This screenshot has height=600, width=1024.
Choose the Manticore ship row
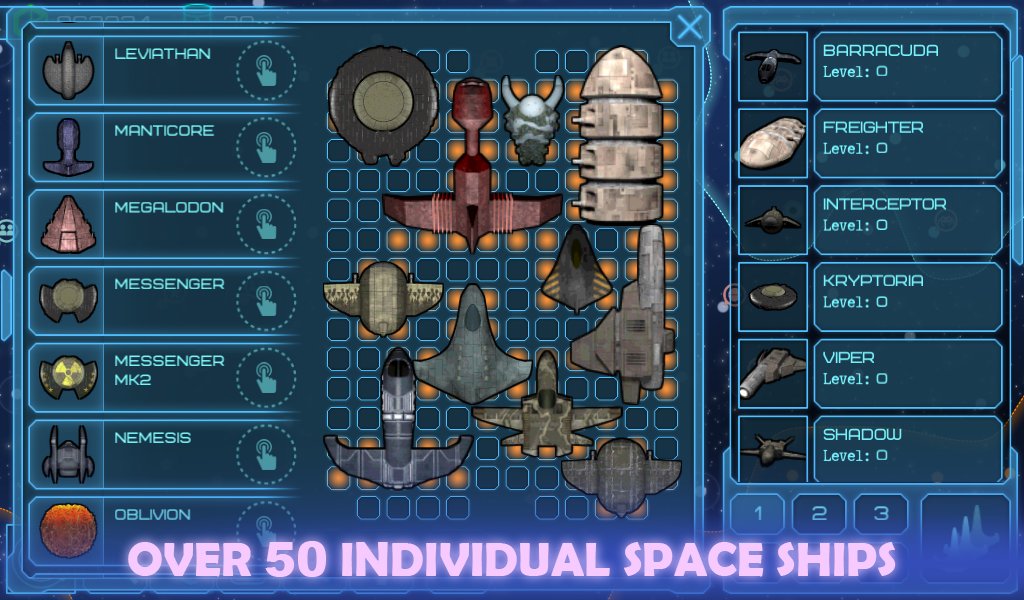click(x=163, y=146)
